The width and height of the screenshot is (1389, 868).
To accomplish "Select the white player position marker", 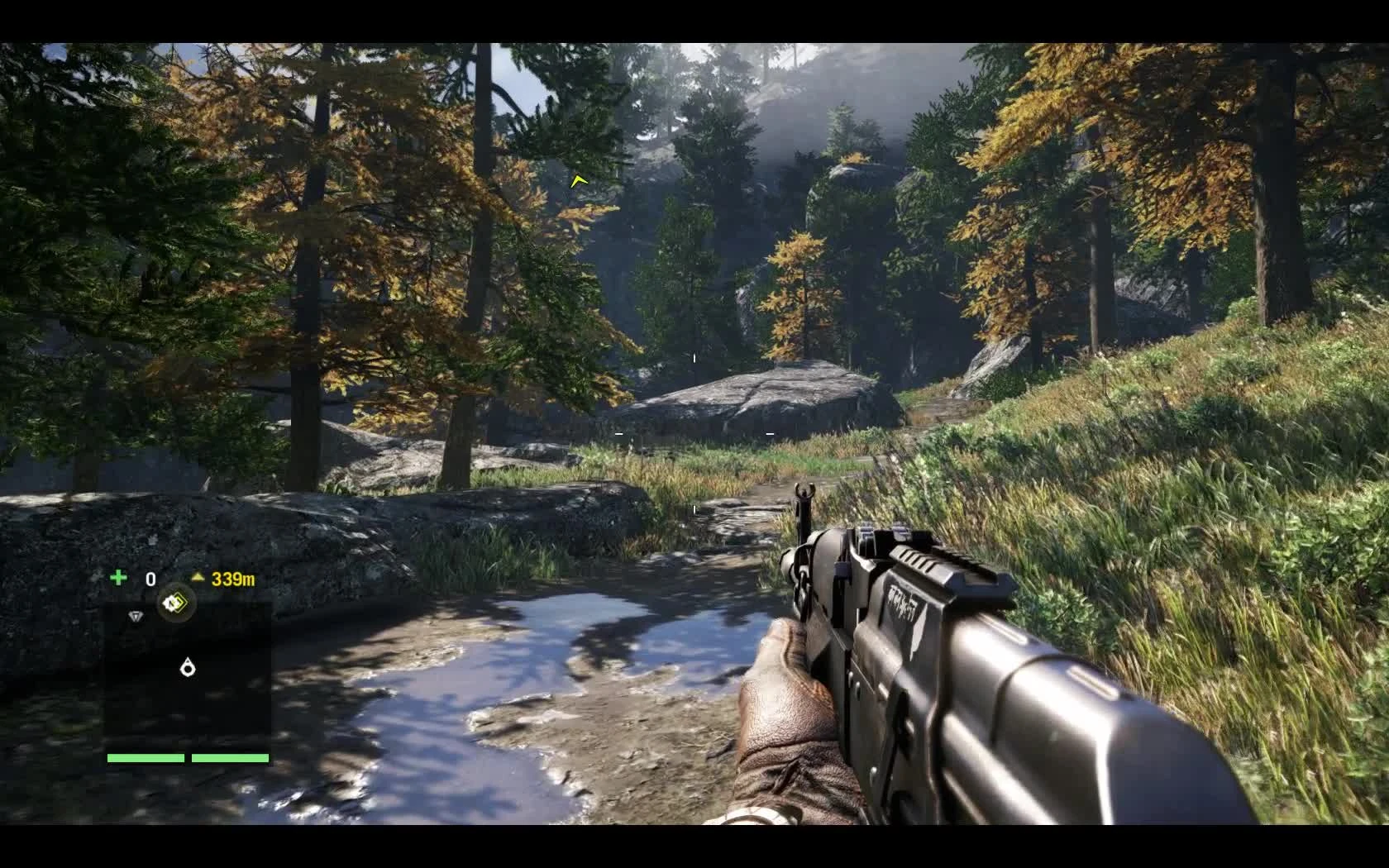I will click(188, 665).
